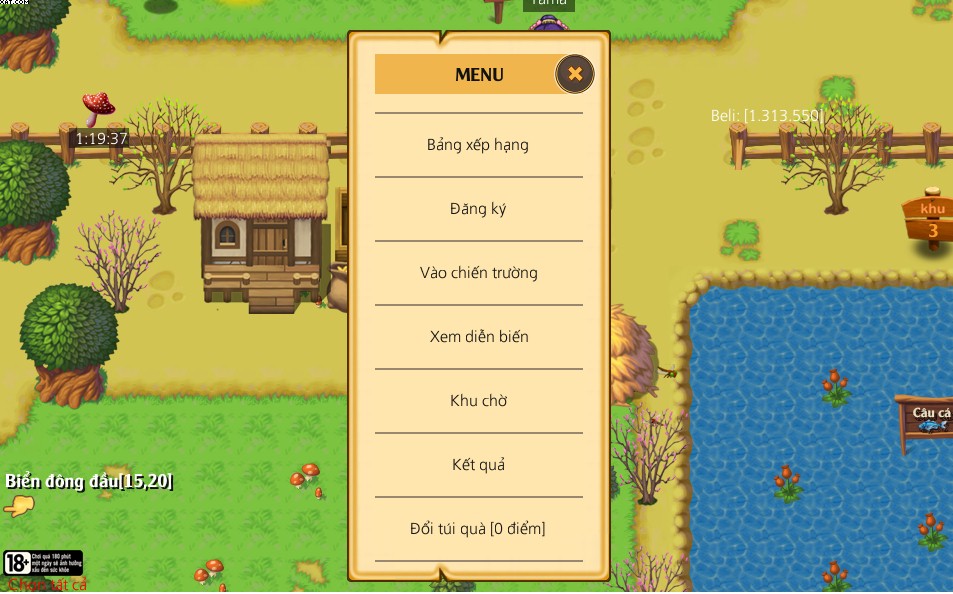Open Xem diễn biến entry

click(478, 337)
